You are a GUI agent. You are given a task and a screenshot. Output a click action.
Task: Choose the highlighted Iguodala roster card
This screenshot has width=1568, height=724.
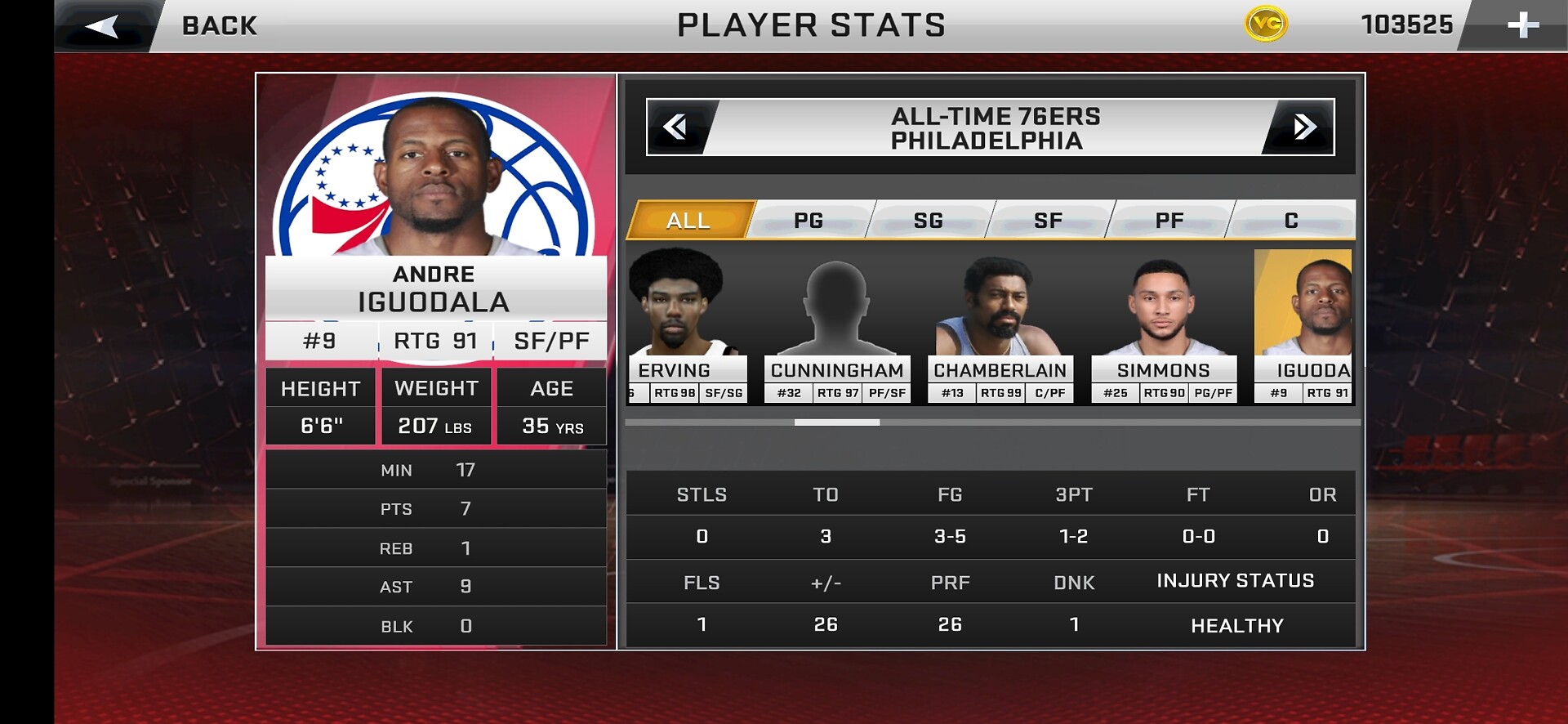pyautogui.click(x=1303, y=327)
